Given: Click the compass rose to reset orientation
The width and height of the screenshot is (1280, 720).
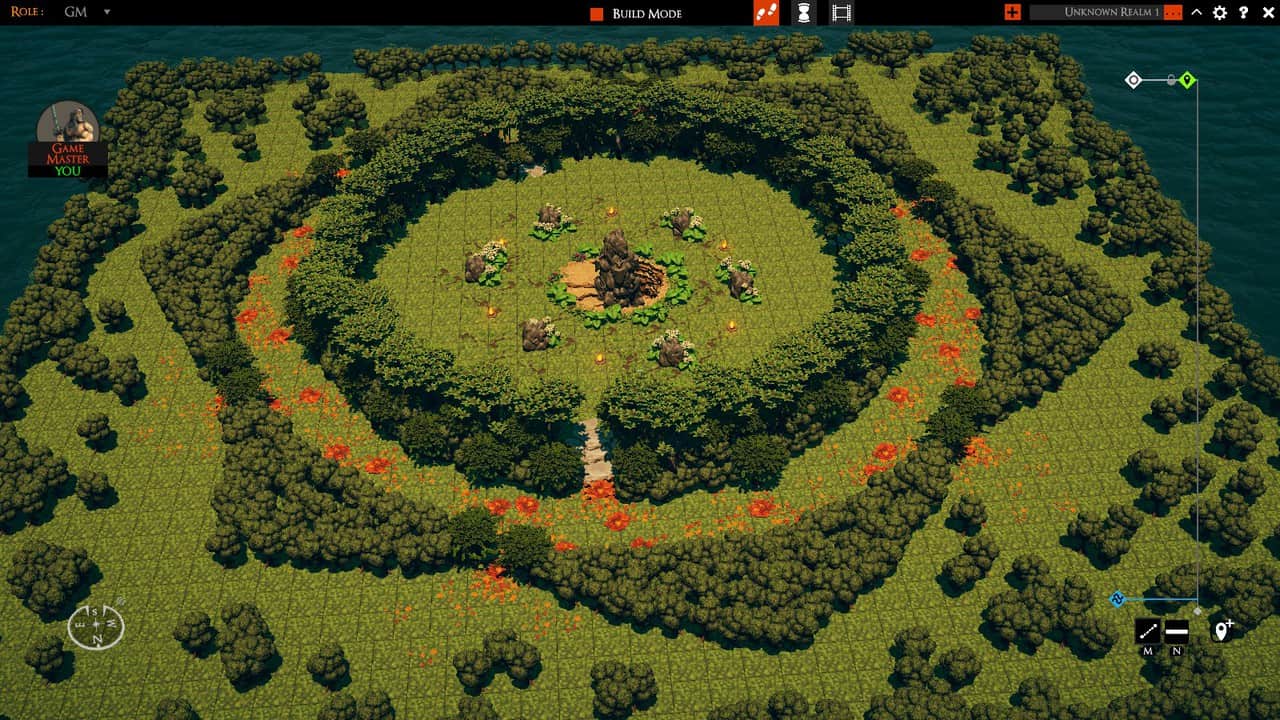Looking at the screenshot, I should click(x=95, y=625).
